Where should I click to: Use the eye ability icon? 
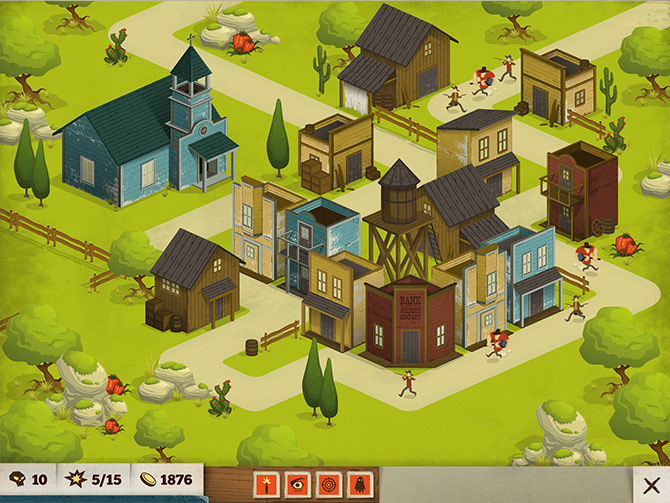297,481
